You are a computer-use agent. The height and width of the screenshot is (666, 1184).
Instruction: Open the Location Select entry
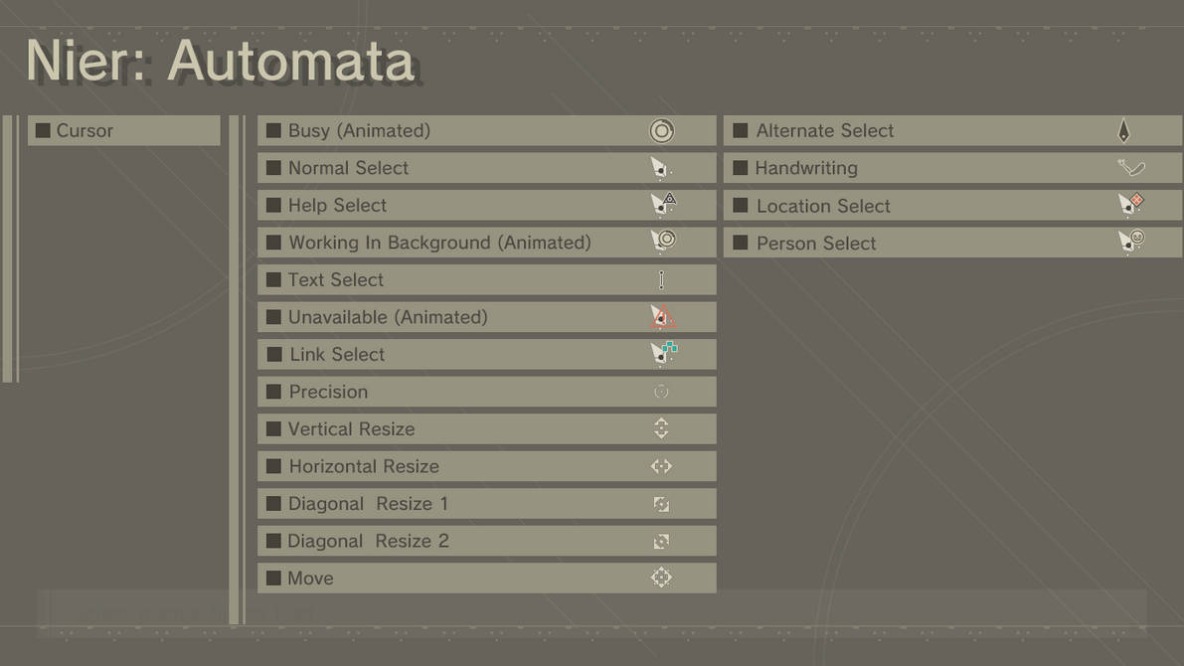pos(952,206)
